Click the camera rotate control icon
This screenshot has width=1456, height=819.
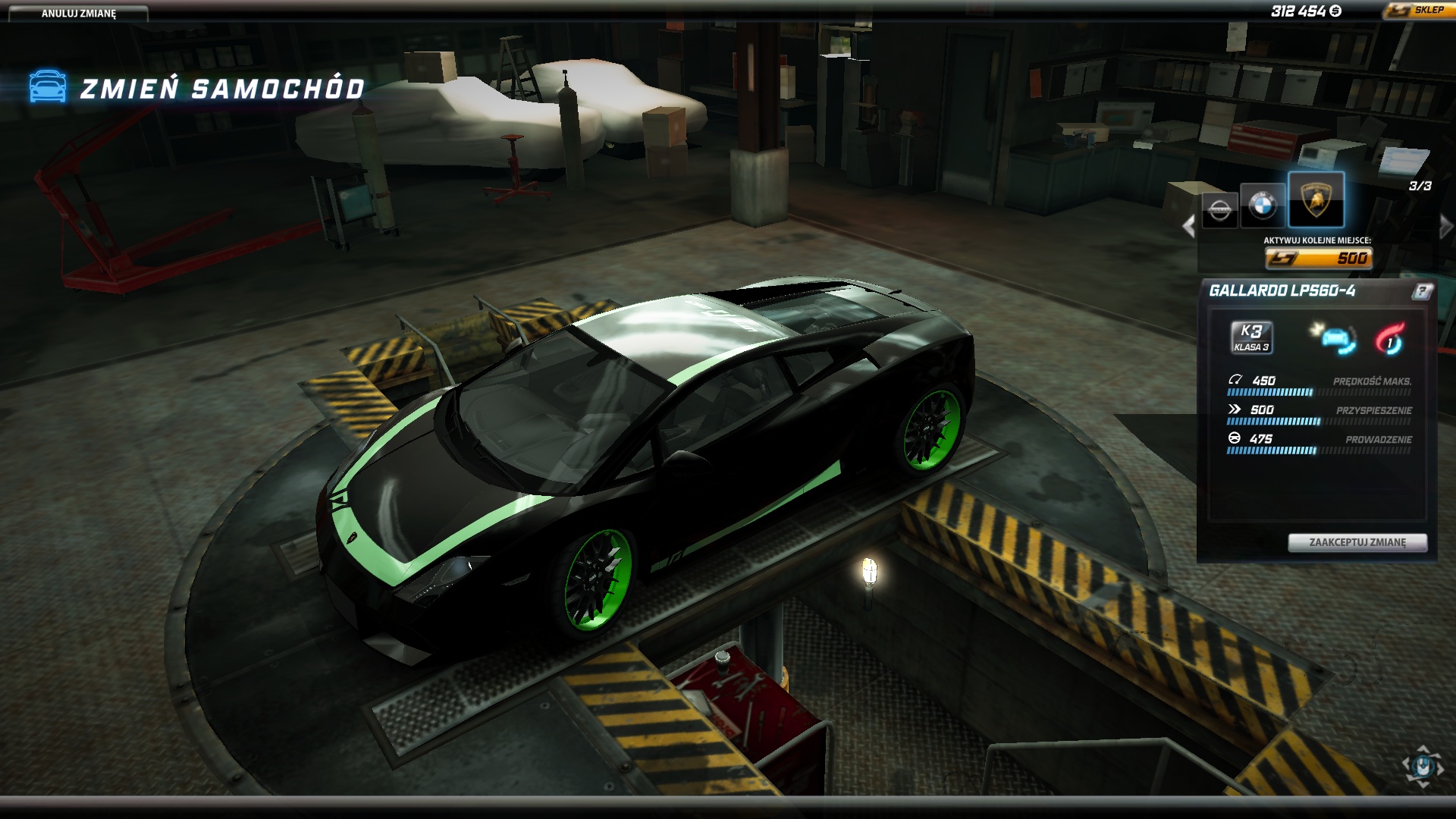[1423, 764]
